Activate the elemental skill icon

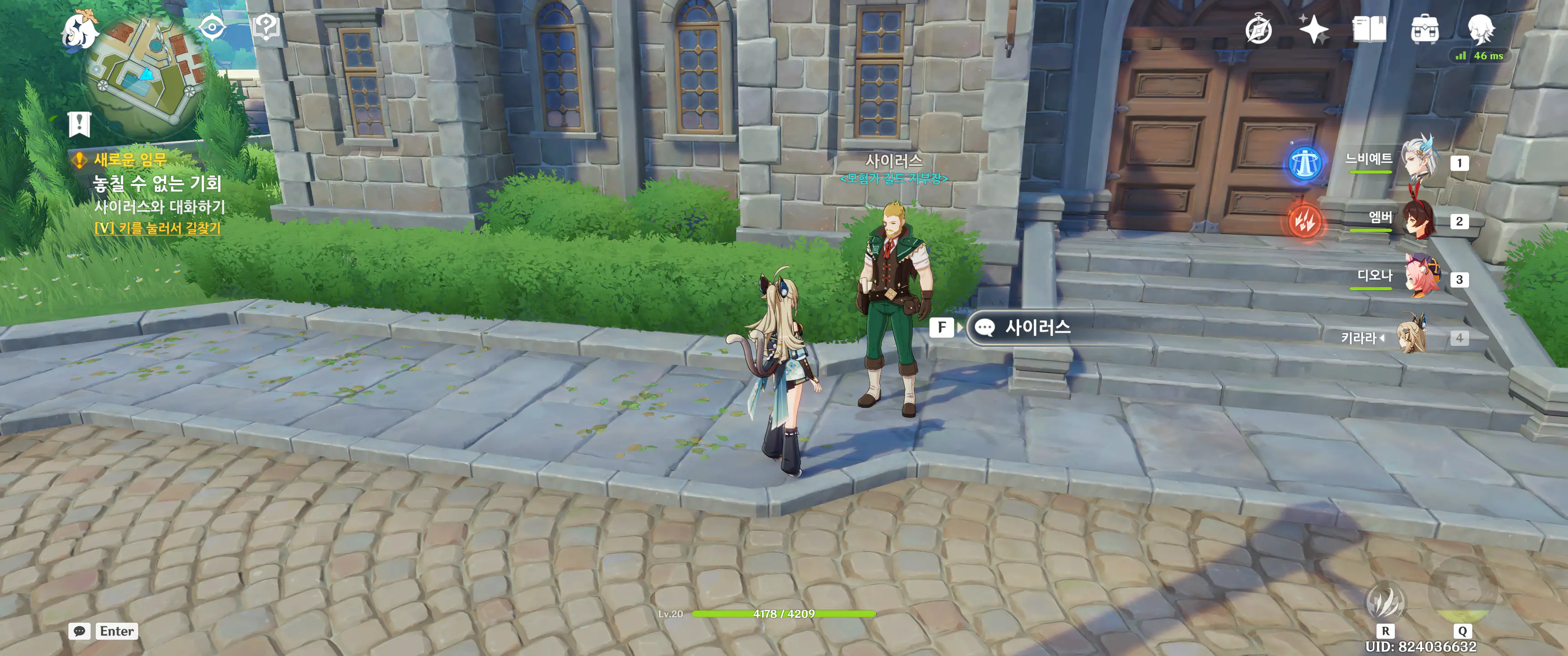pyautogui.click(x=1385, y=600)
